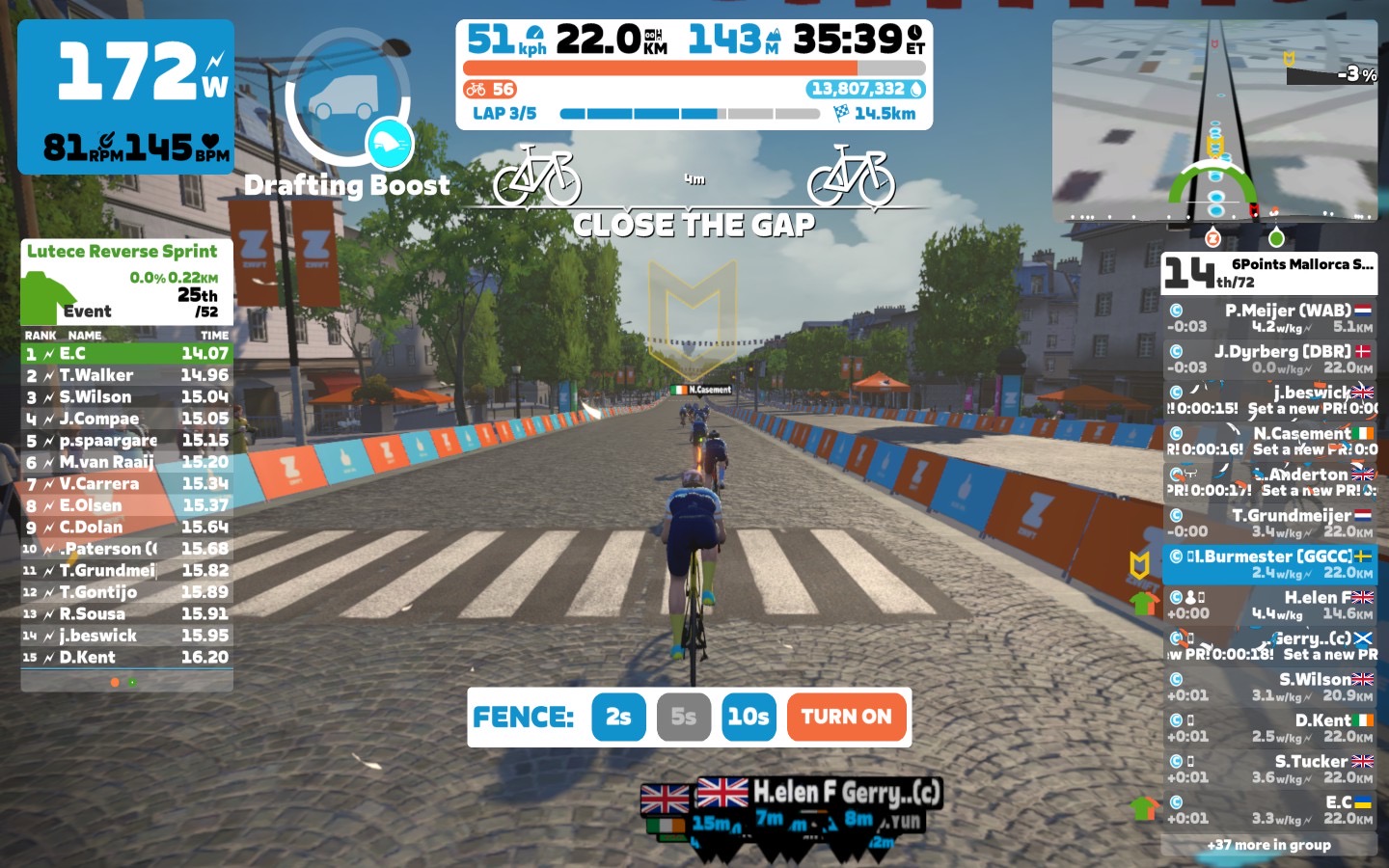Set the fence to 2s

(618, 717)
